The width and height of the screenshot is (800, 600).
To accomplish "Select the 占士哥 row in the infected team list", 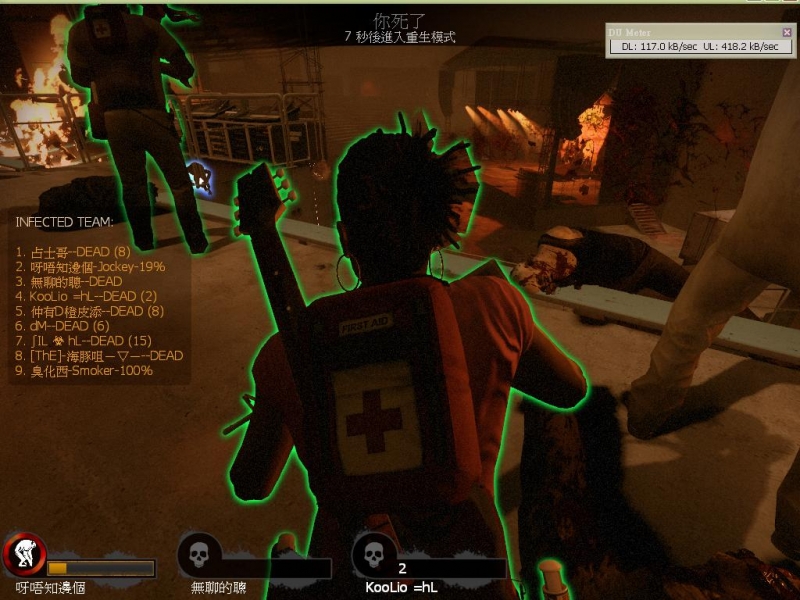I will click(x=73, y=252).
